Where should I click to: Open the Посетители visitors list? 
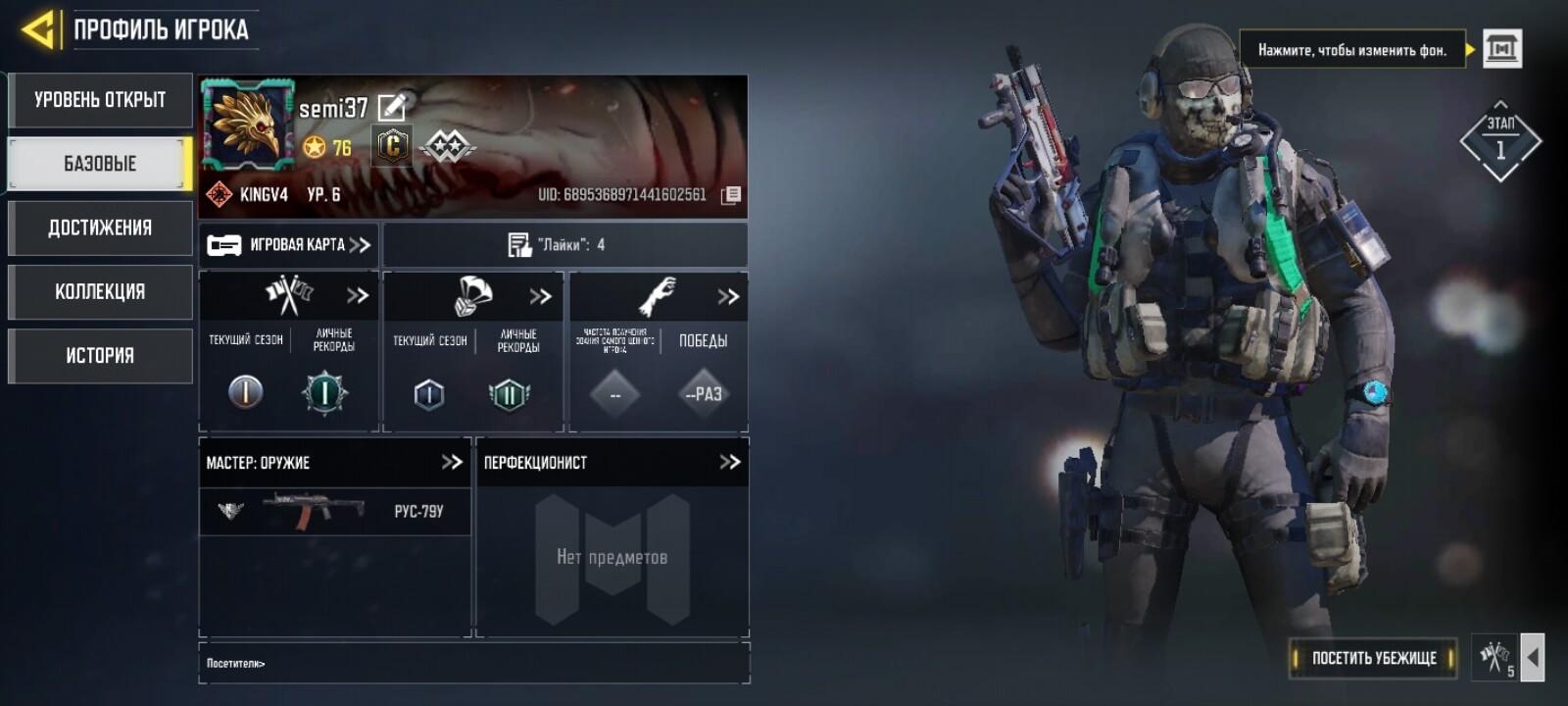click(x=236, y=664)
